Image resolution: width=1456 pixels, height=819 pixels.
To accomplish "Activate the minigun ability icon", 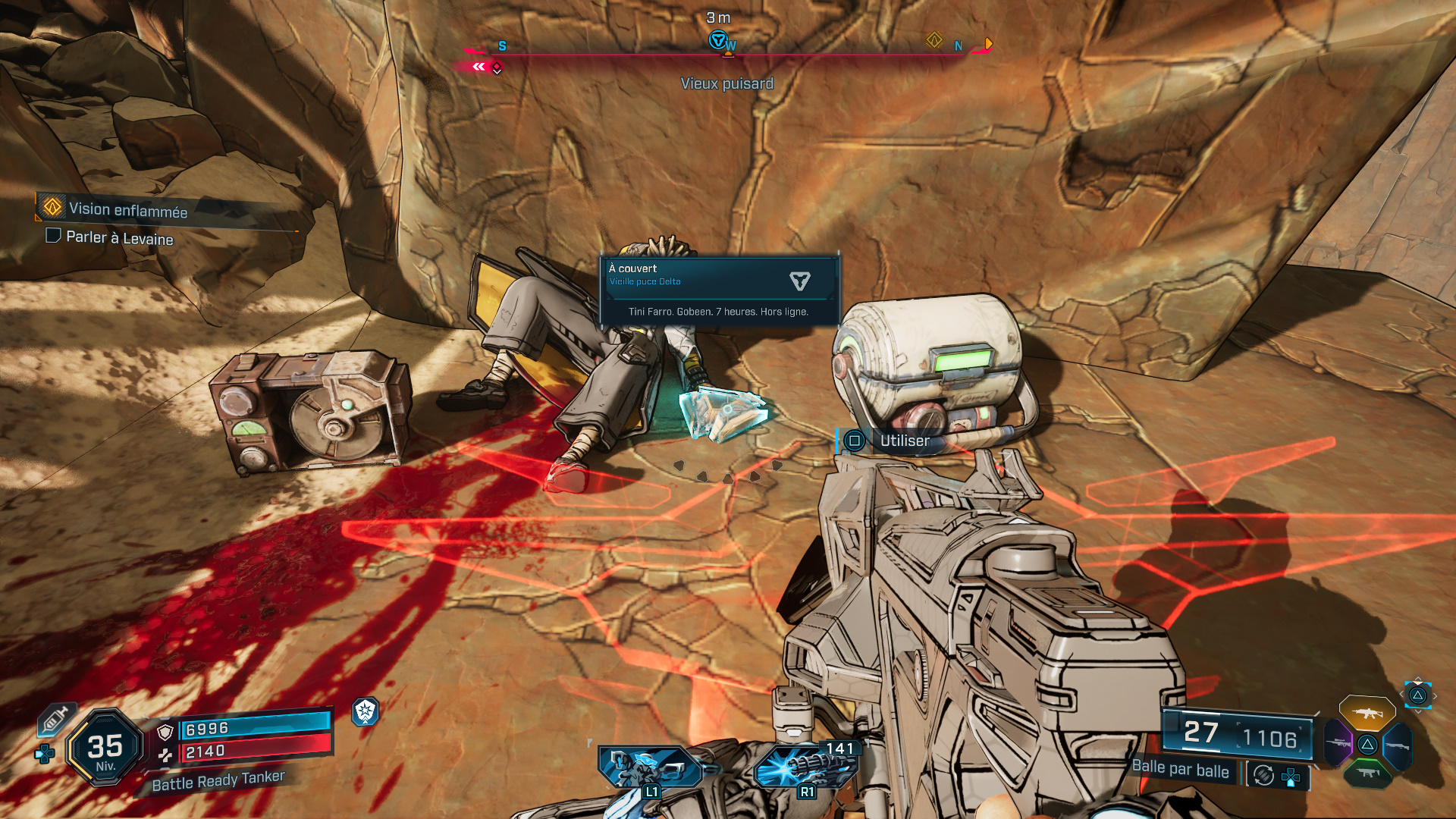I will tap(805, 766).
